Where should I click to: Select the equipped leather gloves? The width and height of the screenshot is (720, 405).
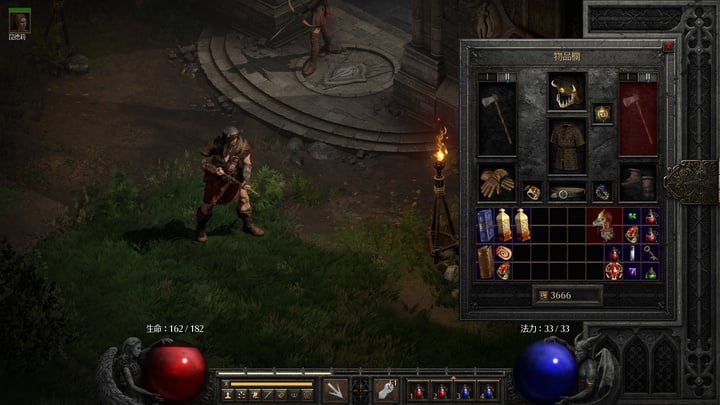tap(495, 183)
